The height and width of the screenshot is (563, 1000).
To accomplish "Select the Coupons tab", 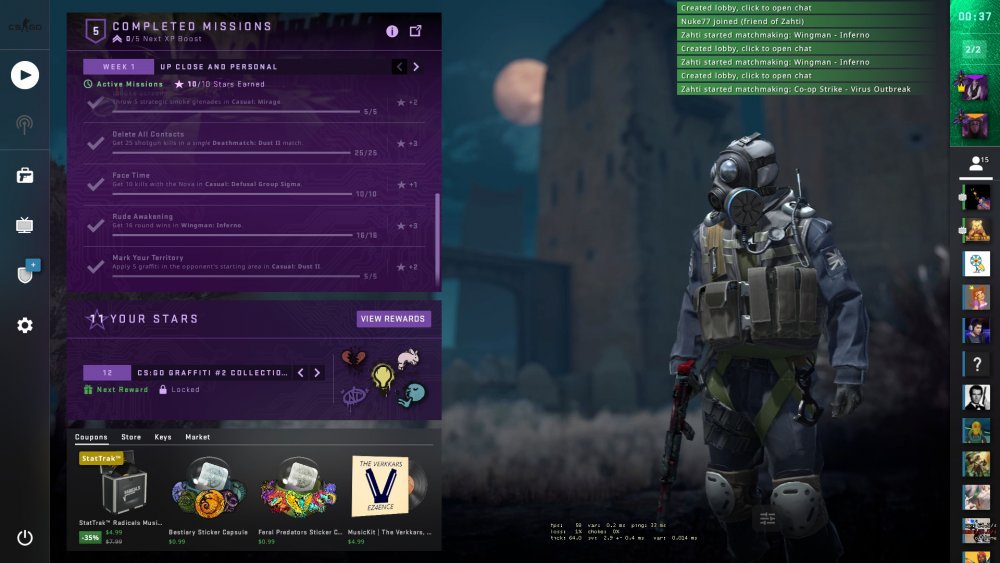I will (x=92, y=437).
